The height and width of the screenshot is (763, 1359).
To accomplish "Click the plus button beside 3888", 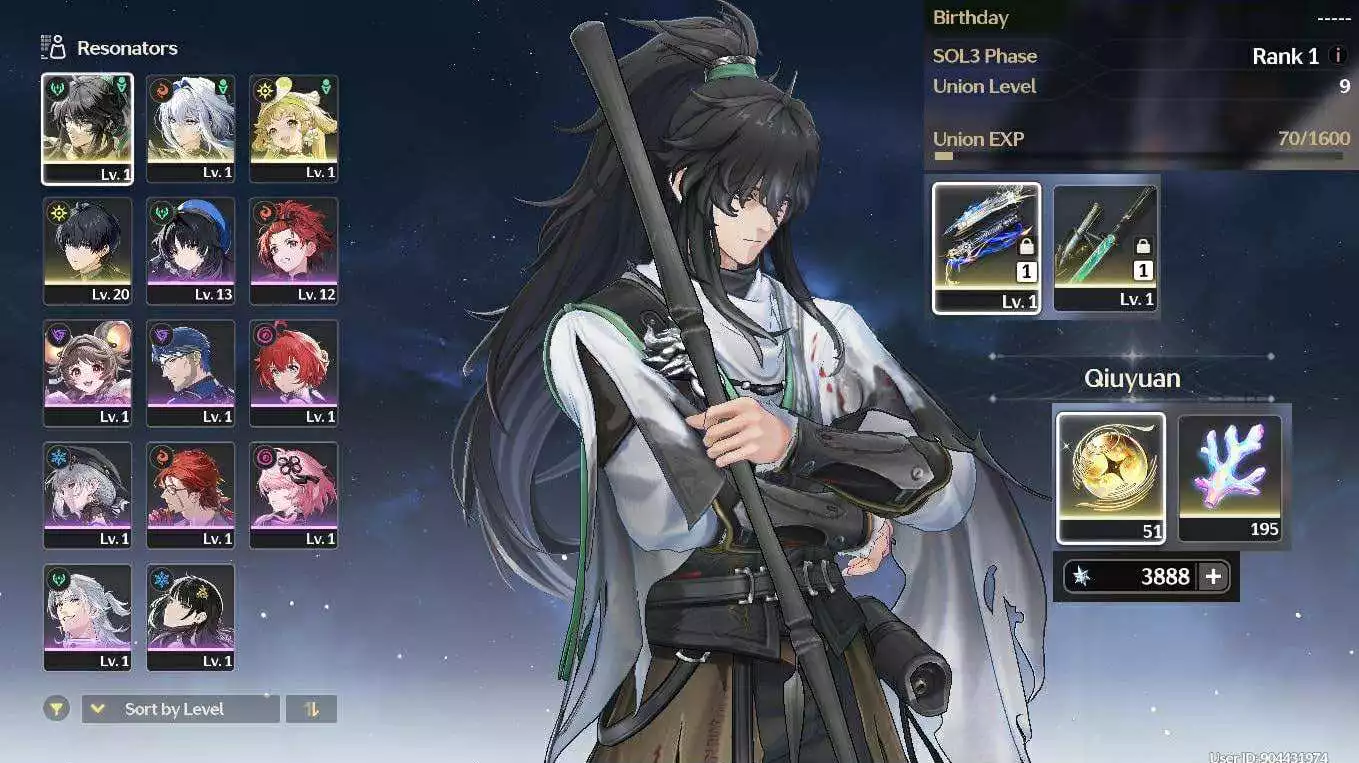I will pyautogui.click(x=1213, y=576).
